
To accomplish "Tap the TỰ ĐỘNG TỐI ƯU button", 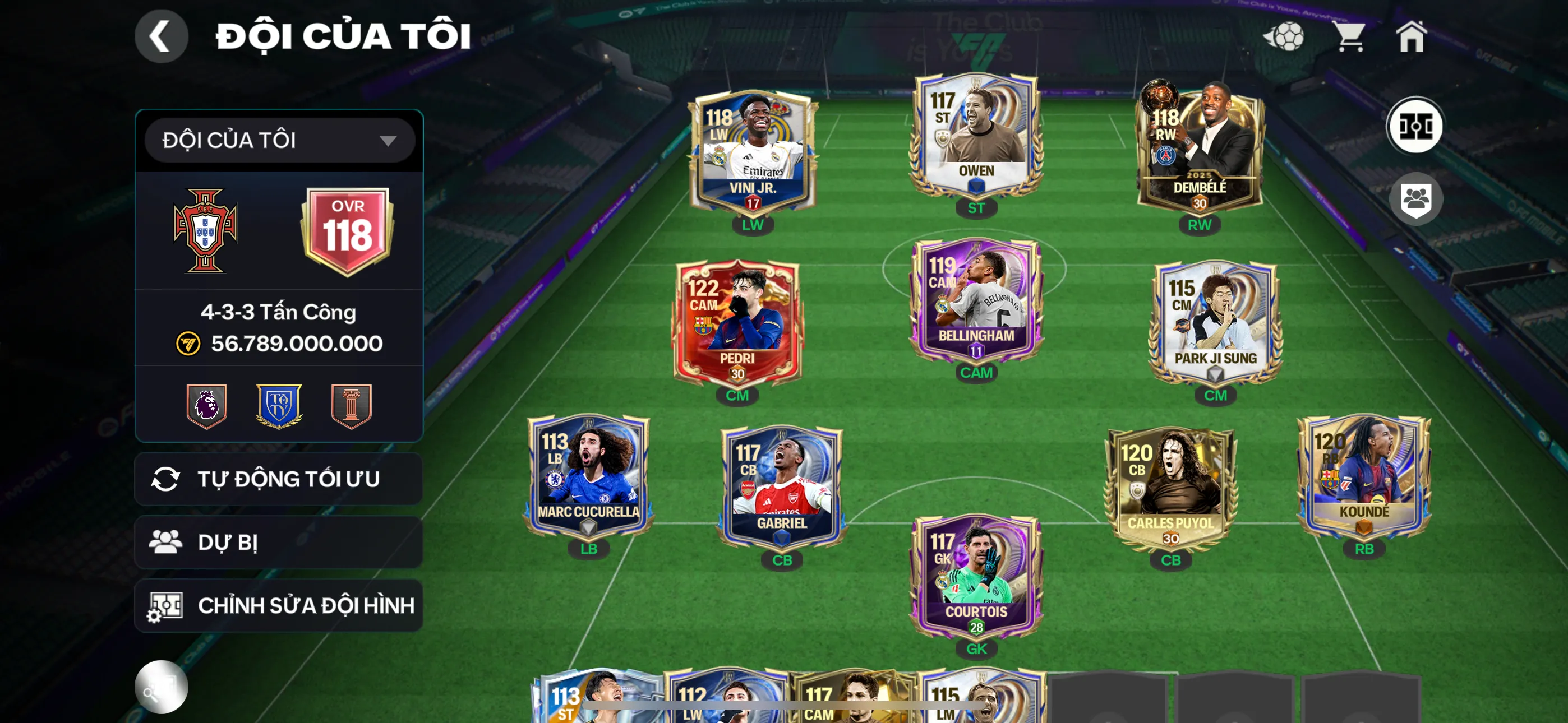I will (x=278, y=479).
